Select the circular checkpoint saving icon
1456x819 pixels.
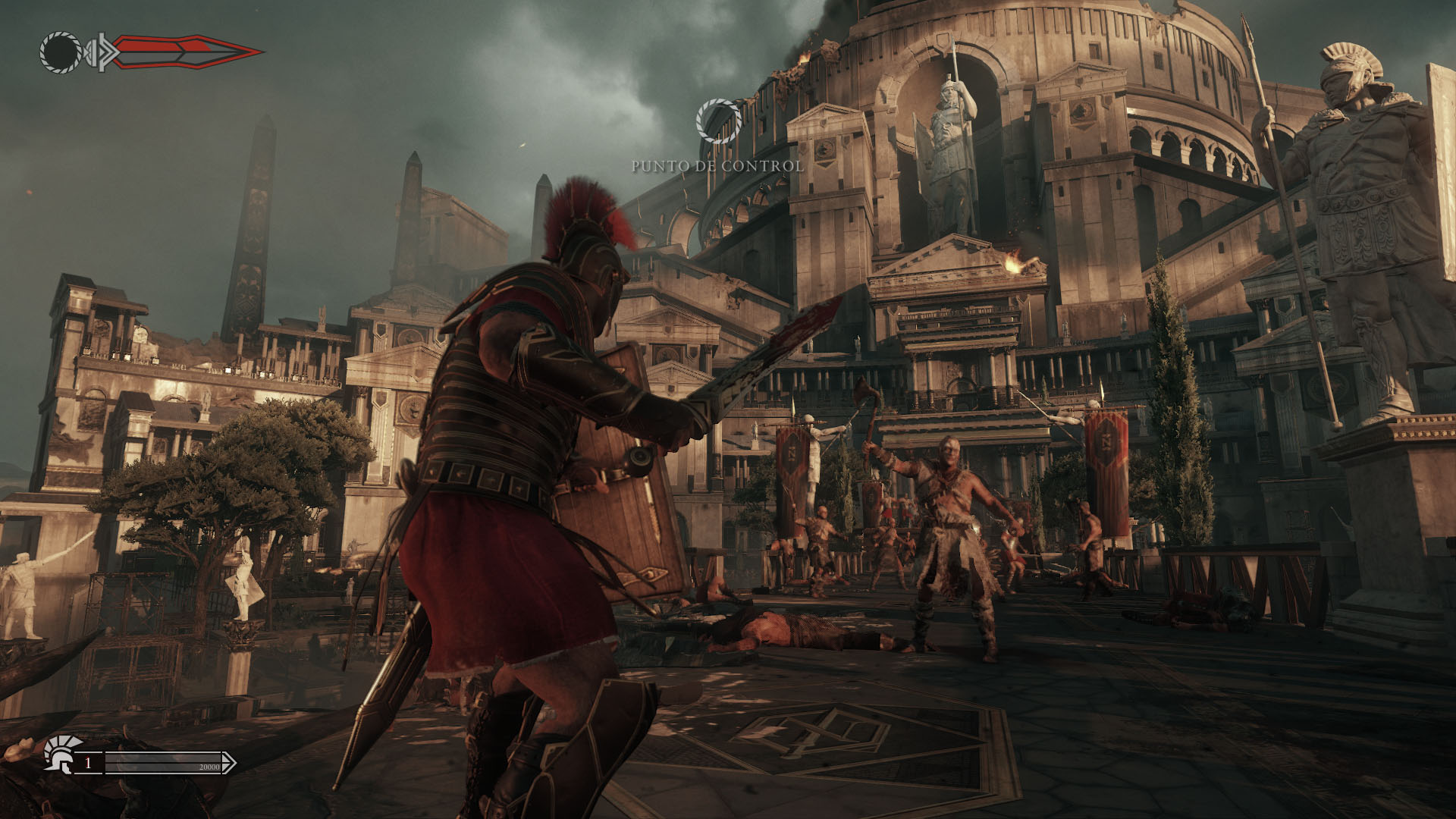[718, 121]
